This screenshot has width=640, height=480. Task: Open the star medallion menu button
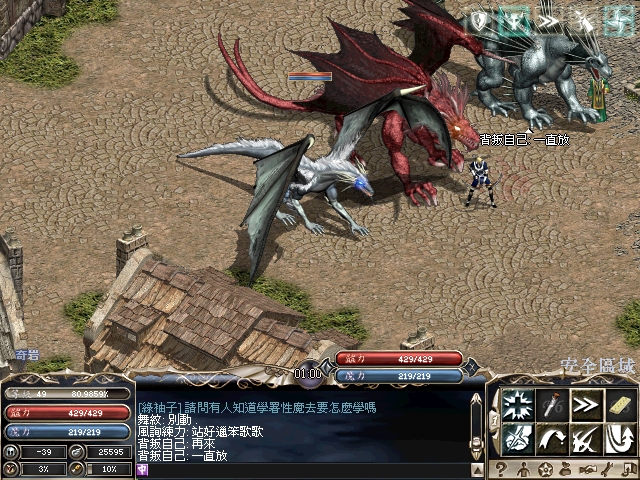(545, 470)
